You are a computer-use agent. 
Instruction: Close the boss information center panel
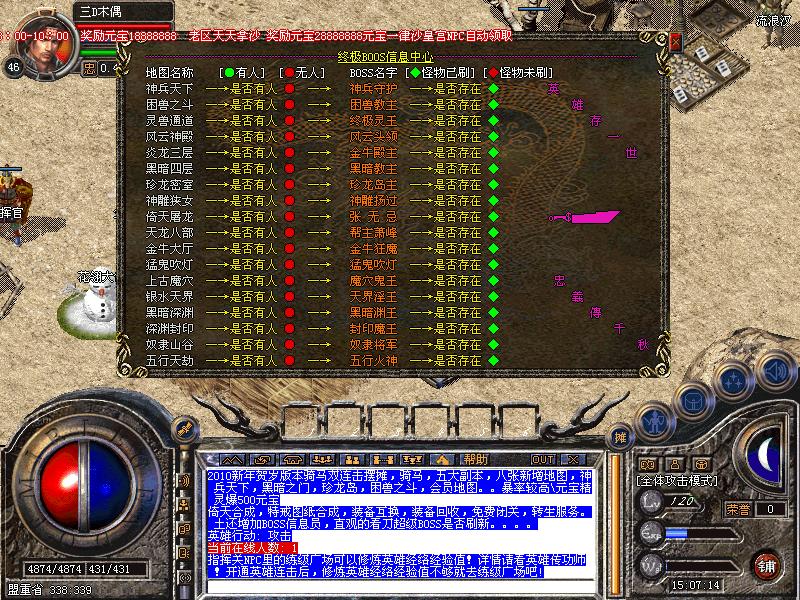pos(675,42)
